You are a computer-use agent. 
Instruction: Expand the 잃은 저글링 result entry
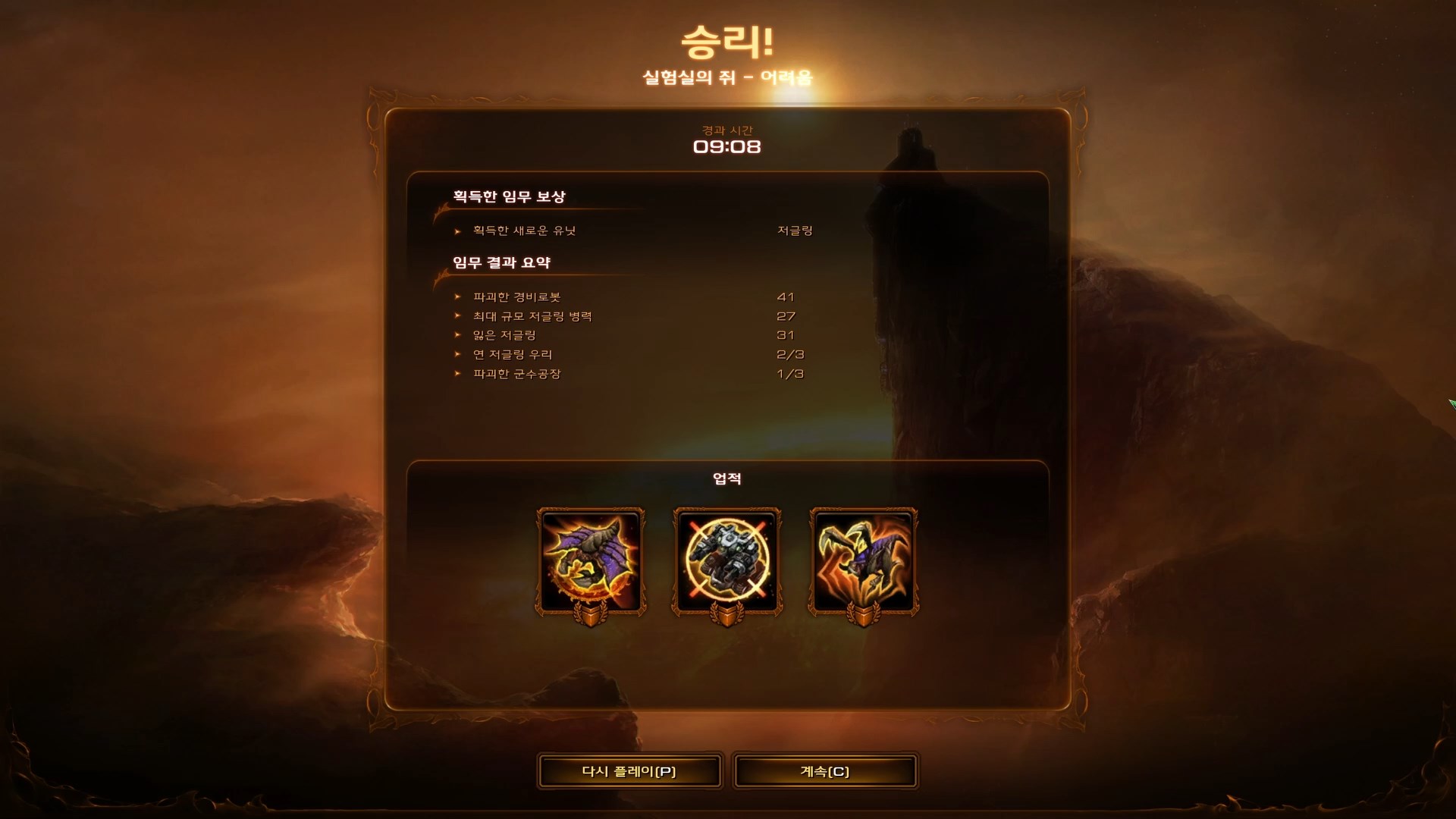pos(457,334)
